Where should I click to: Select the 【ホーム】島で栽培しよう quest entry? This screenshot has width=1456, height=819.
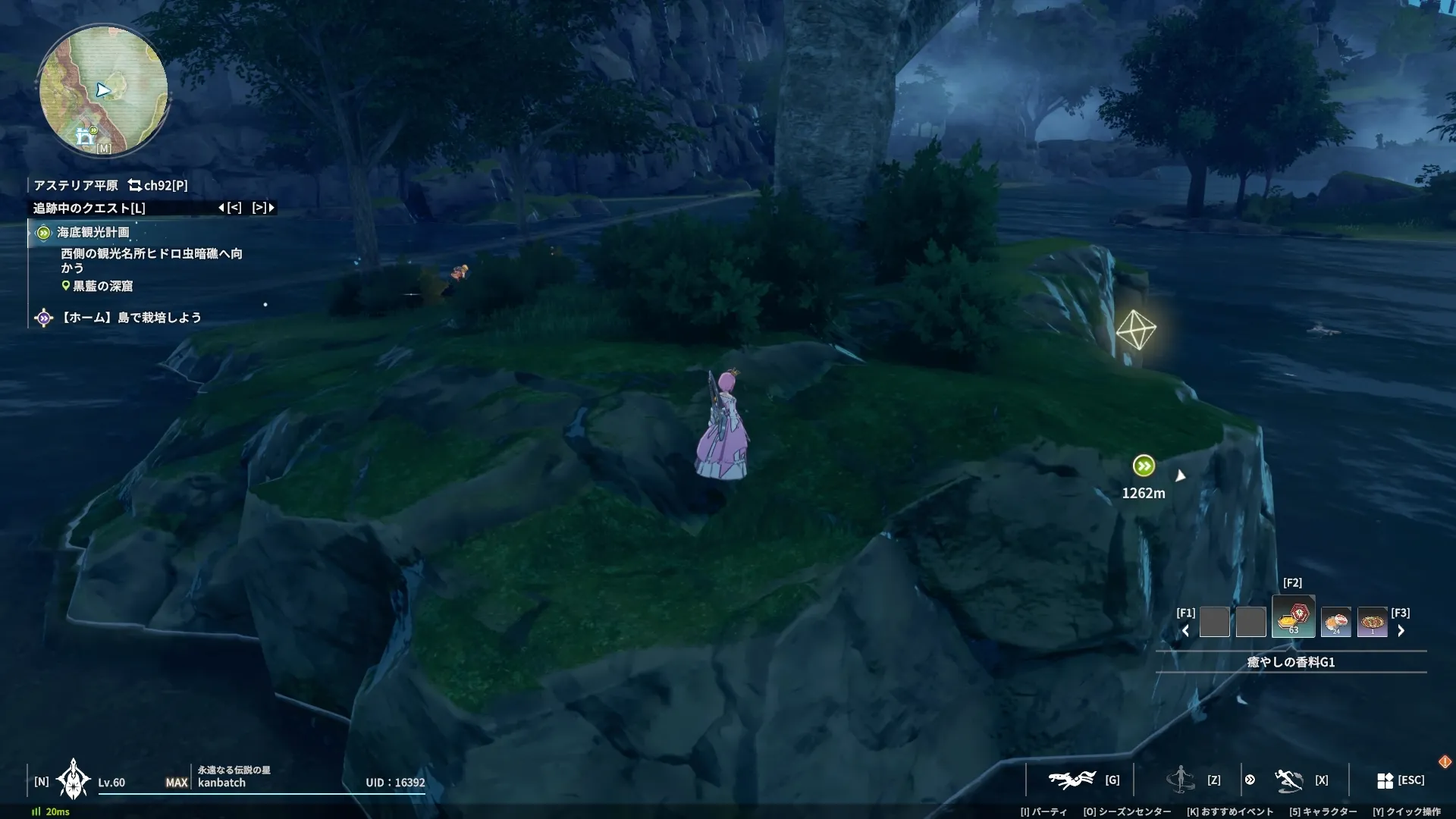130,317
